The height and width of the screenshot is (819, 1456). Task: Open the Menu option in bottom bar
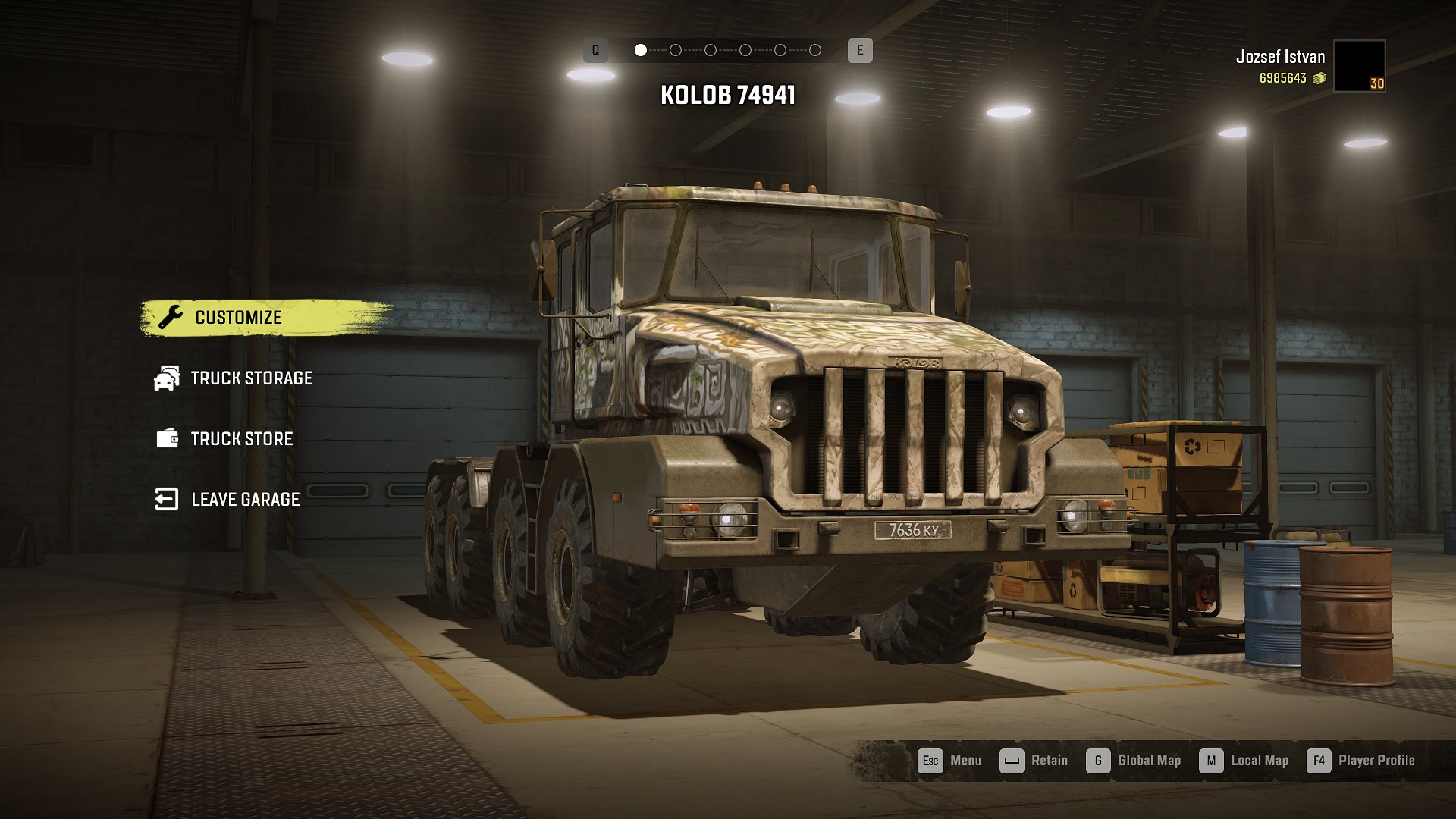point(949,761)
